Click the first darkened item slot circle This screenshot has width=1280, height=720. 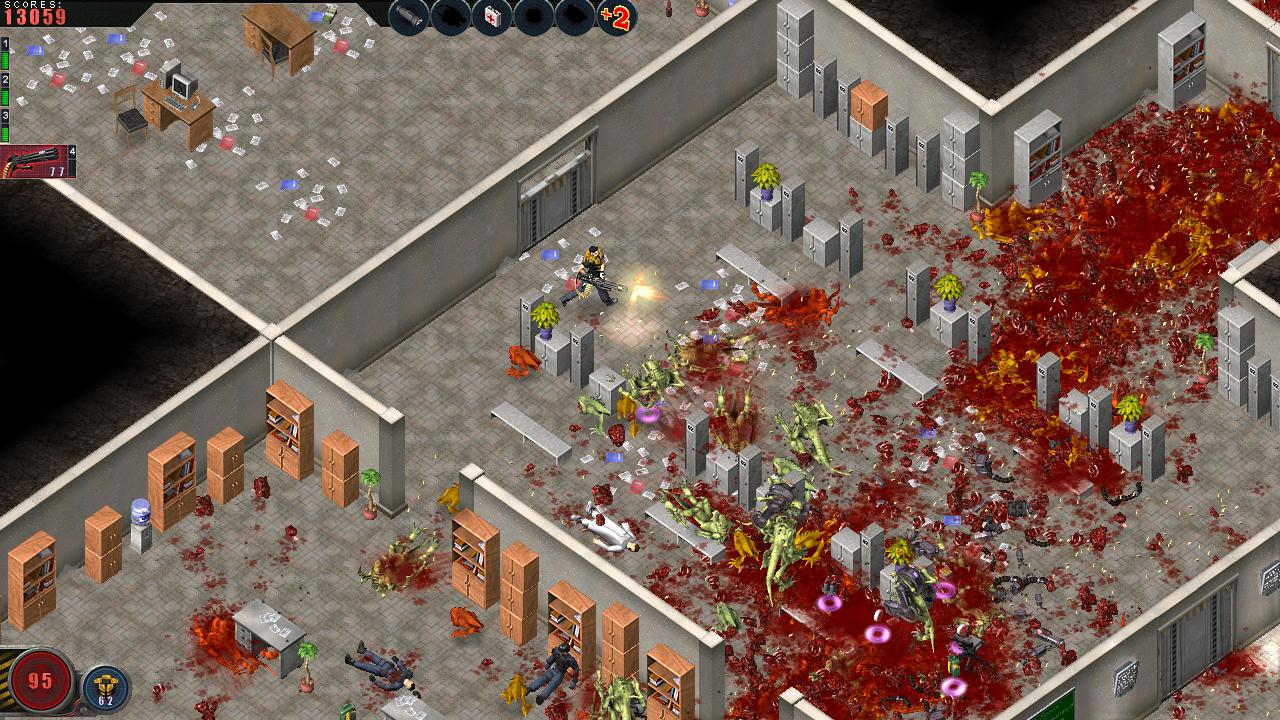tap(449, 14)
